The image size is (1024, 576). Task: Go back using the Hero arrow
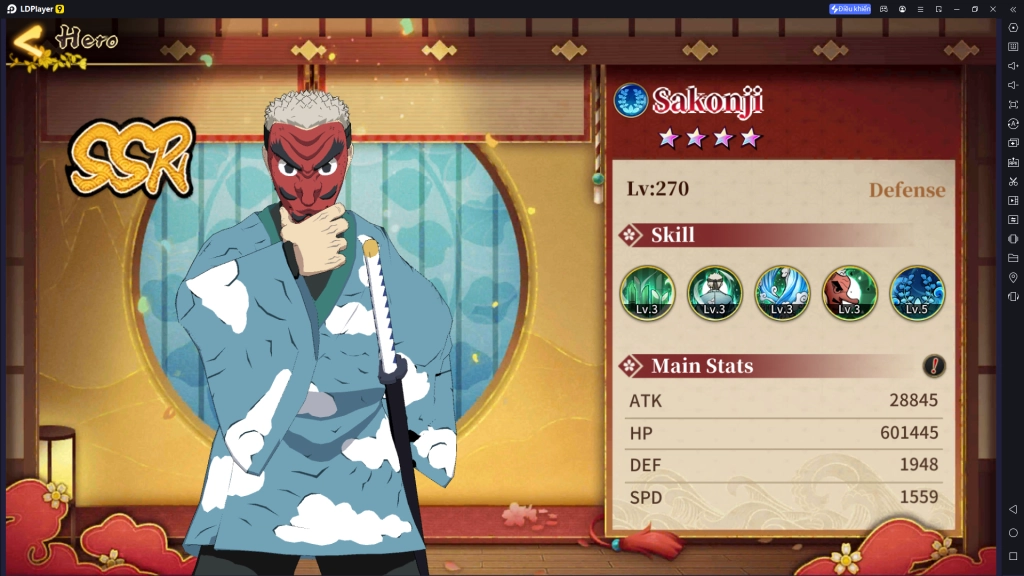28,44
